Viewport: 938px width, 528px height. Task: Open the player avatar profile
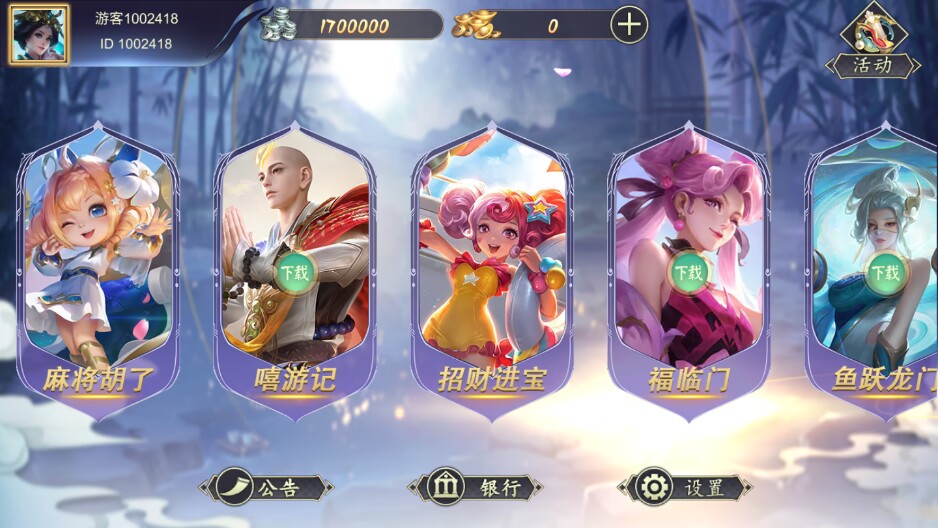point(39,33)
